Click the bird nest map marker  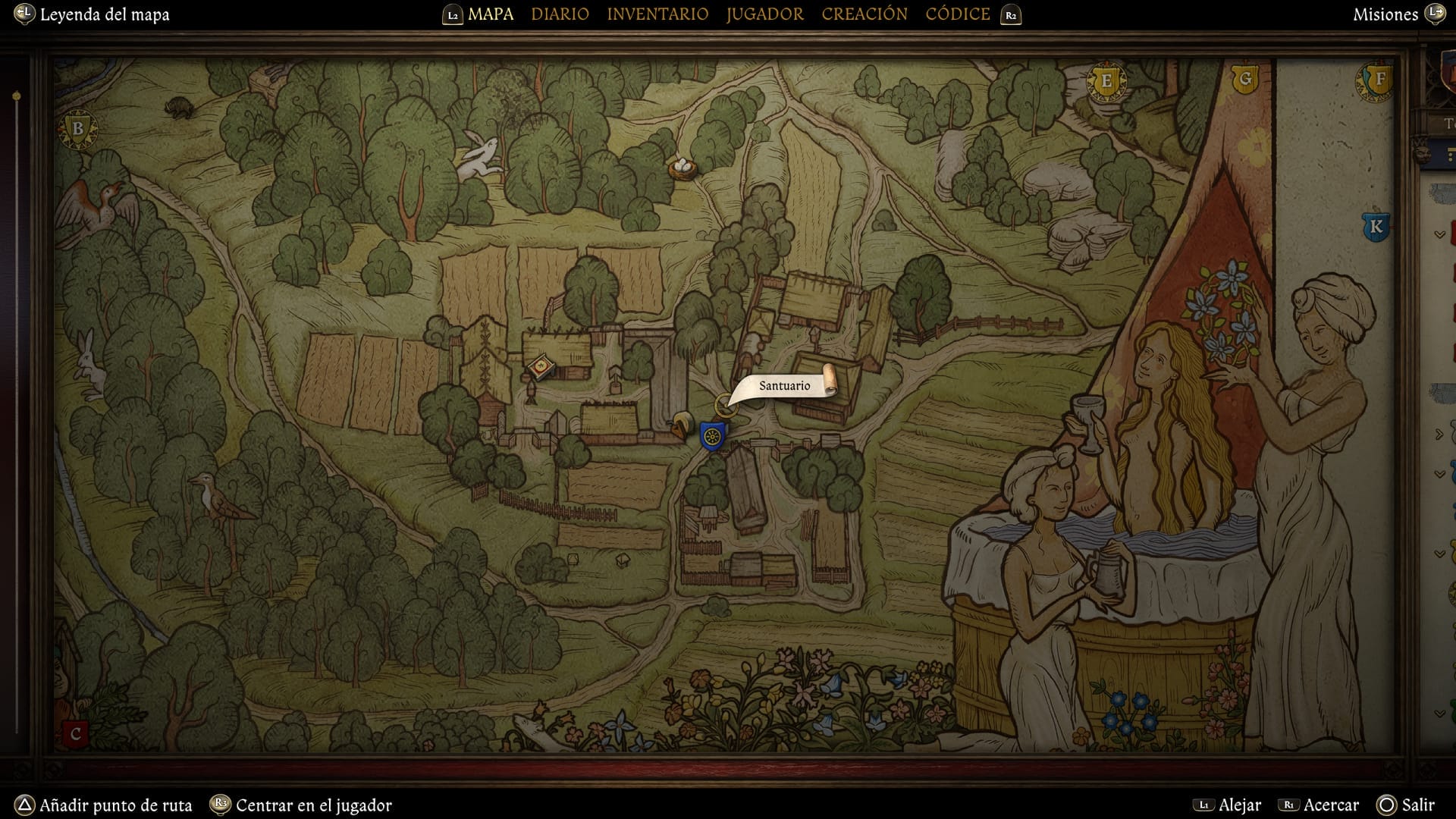tap(682, 167)
